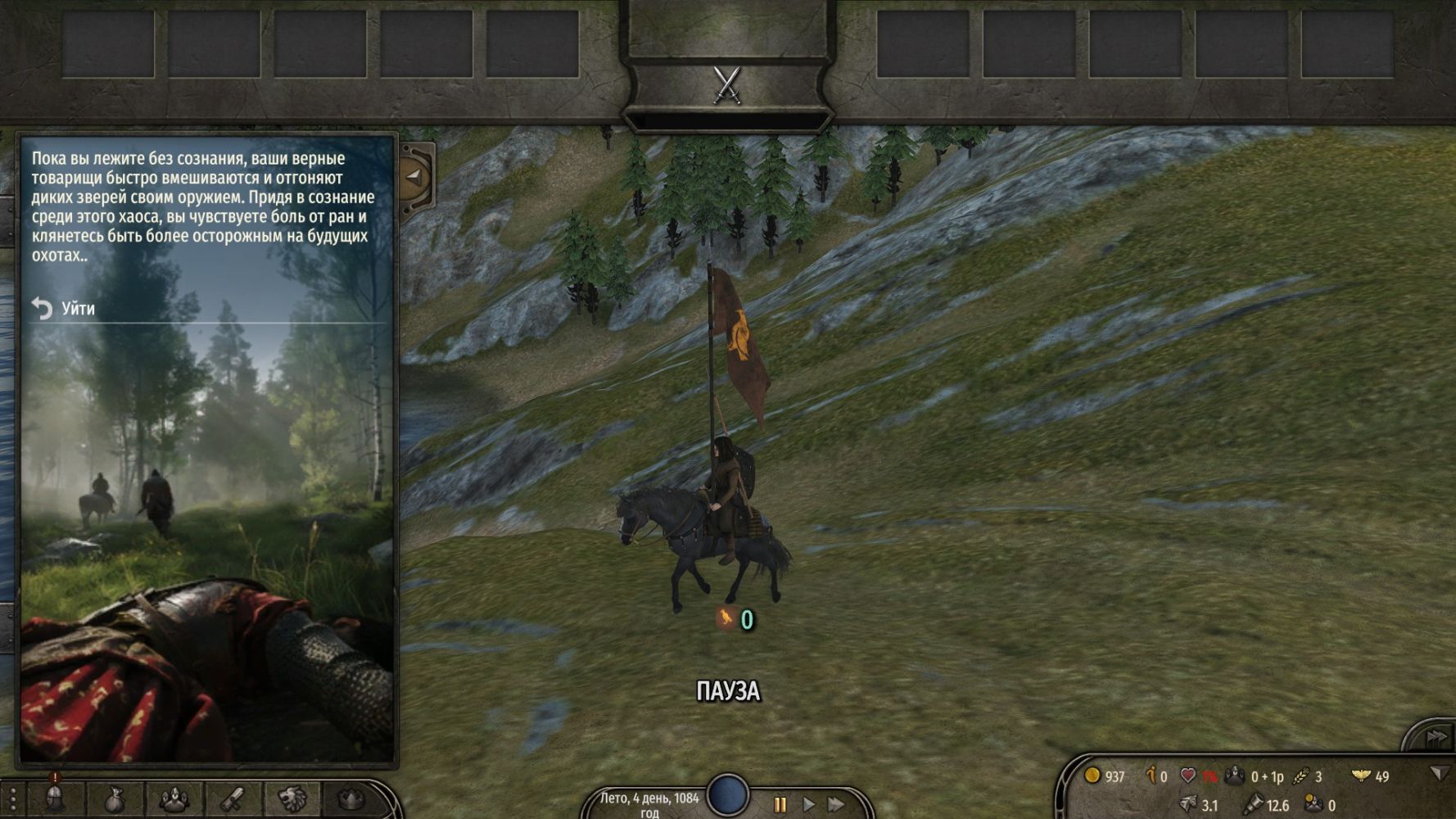
Task: Open the party screen with three soldiers icon
Action: pyautogui.click(x=173, y=799)
